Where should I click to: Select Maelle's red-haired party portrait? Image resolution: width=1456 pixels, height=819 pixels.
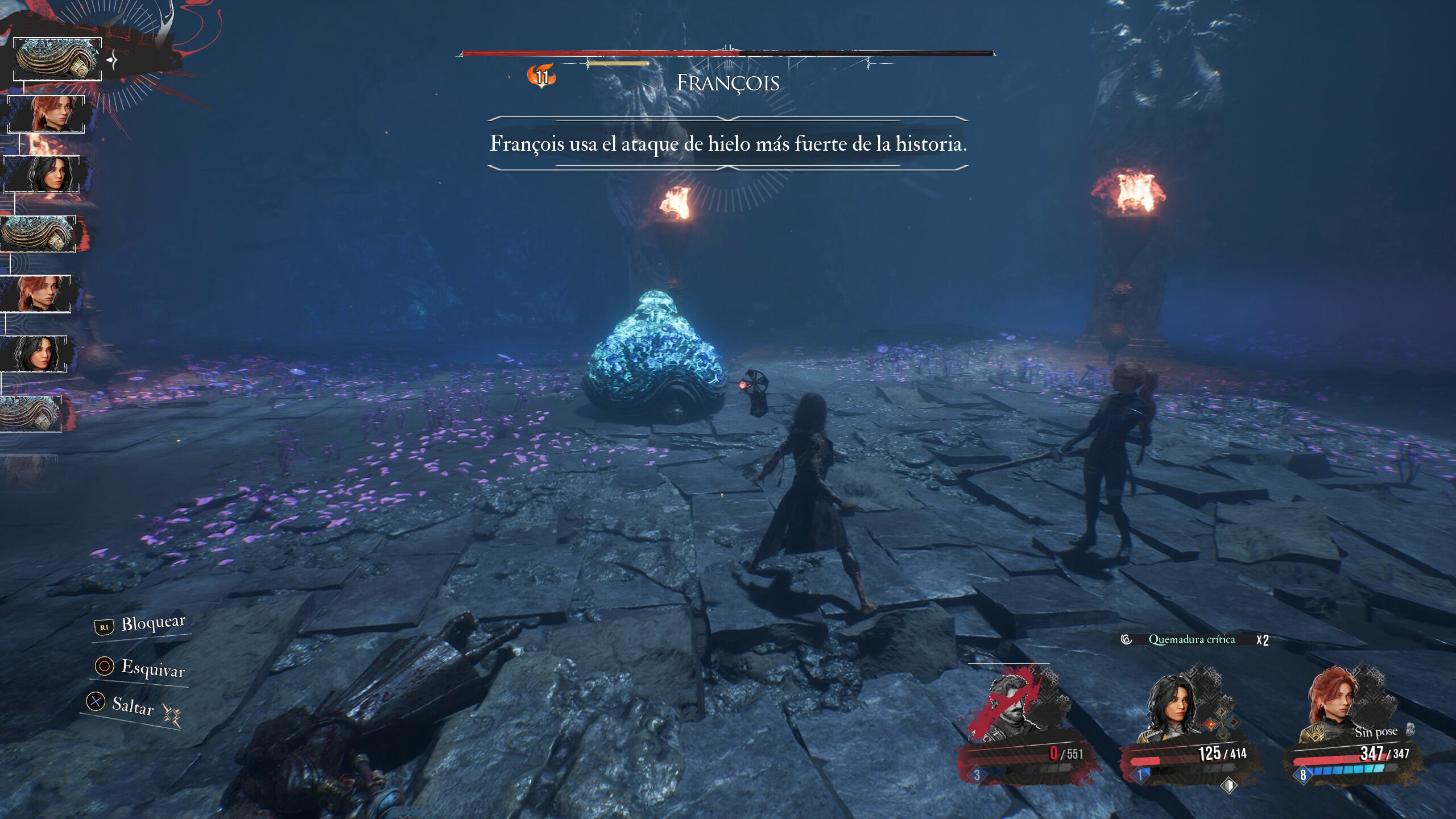[1331, 705]
